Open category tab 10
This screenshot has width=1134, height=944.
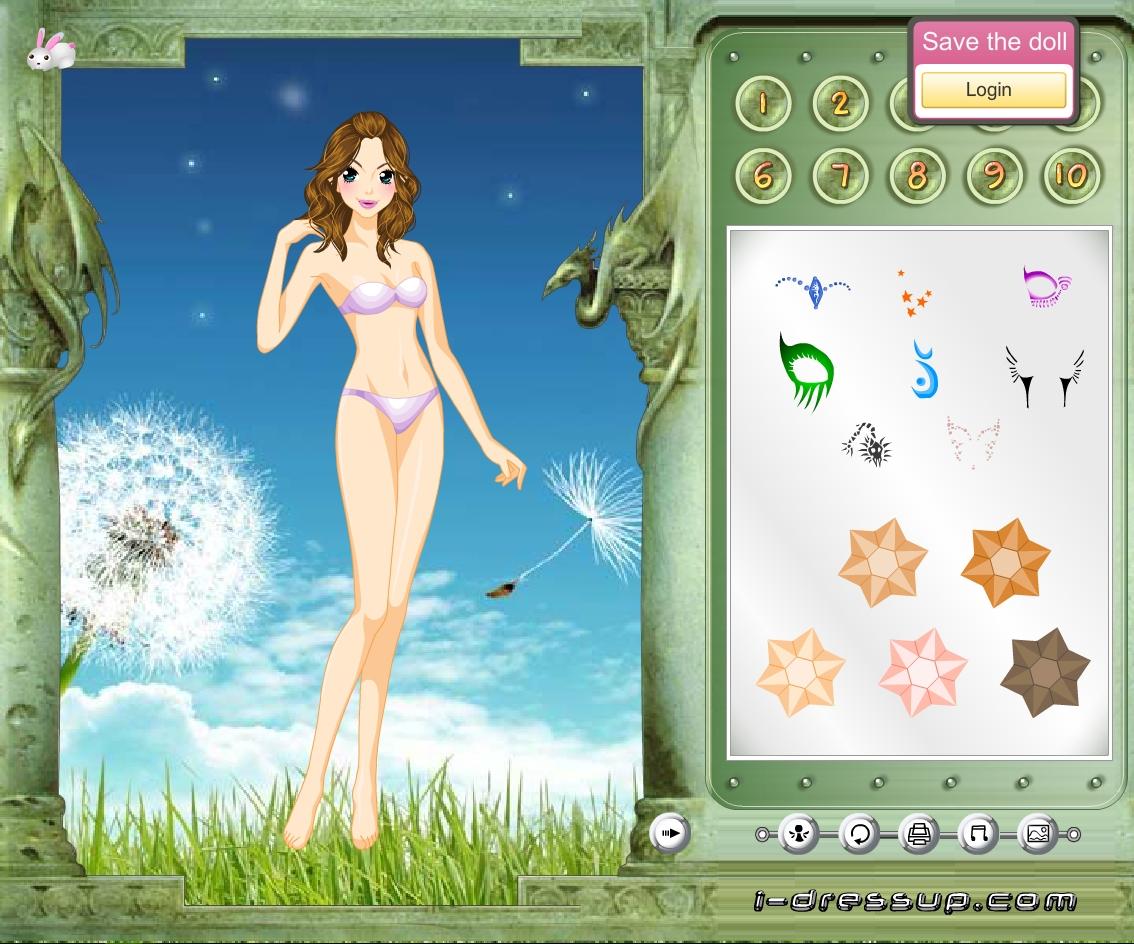pyautogui.click(x=1071, y=176)
